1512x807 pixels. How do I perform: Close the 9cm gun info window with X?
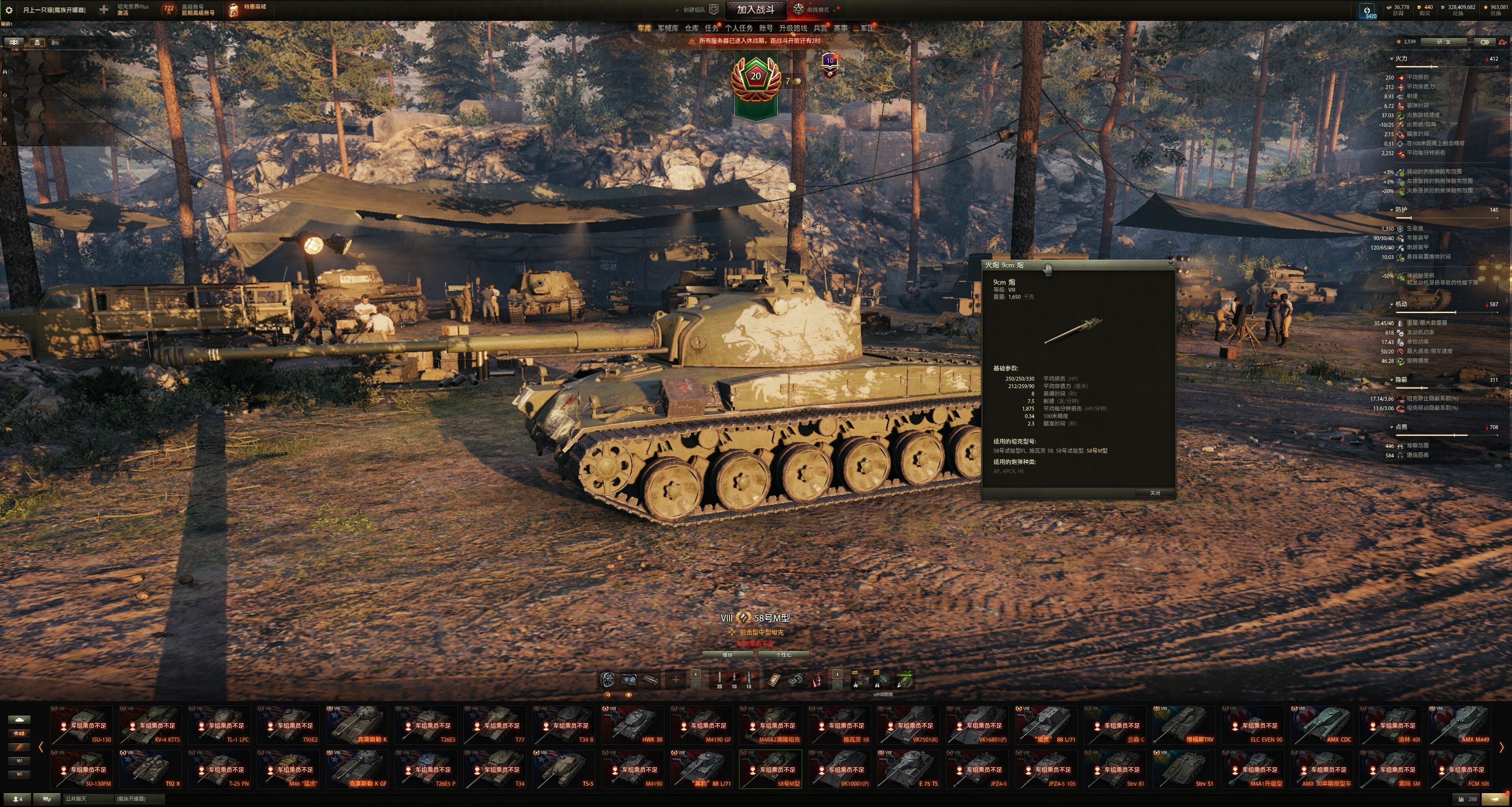tap(1170, 265)
